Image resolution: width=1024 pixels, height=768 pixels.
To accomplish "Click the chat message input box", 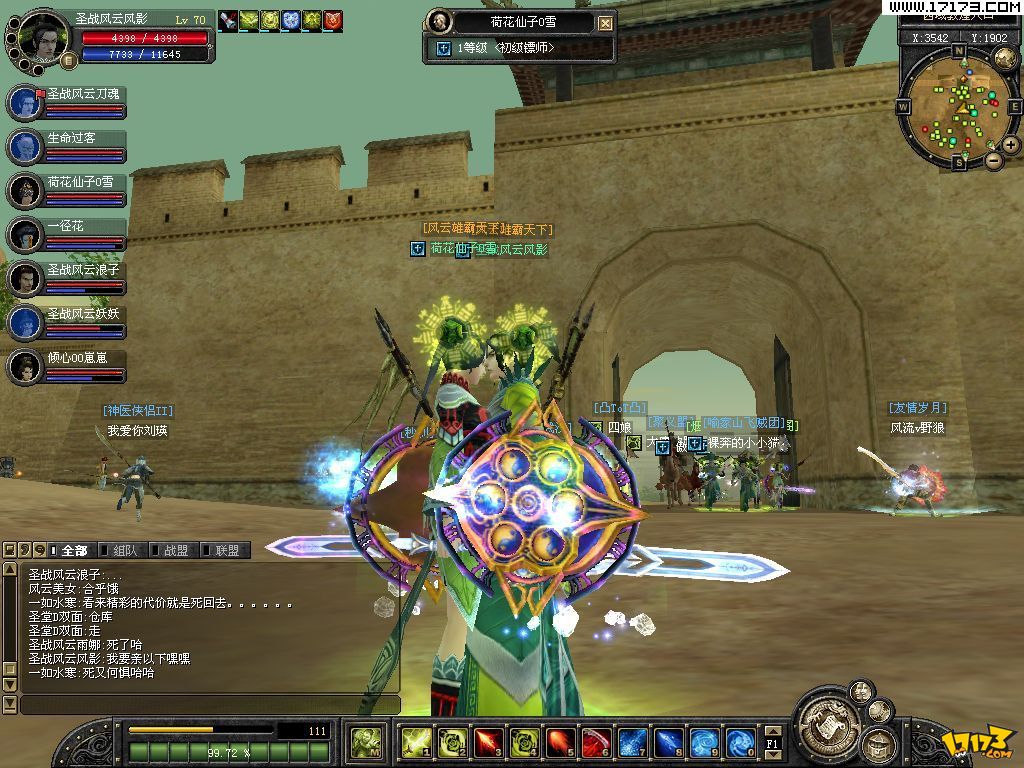I will click(x=209, y=704).
